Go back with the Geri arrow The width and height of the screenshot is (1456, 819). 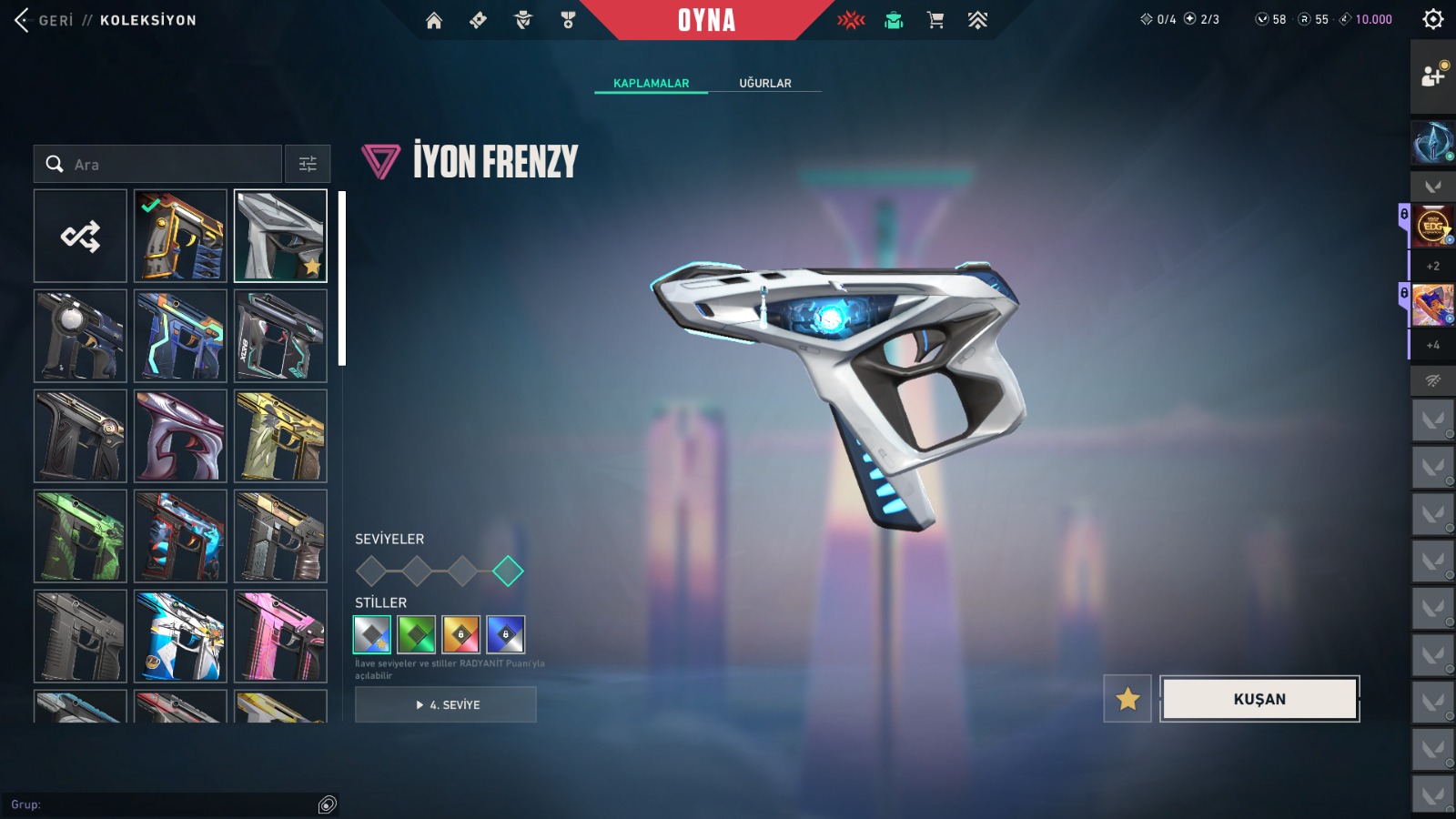tap(24, 20)
